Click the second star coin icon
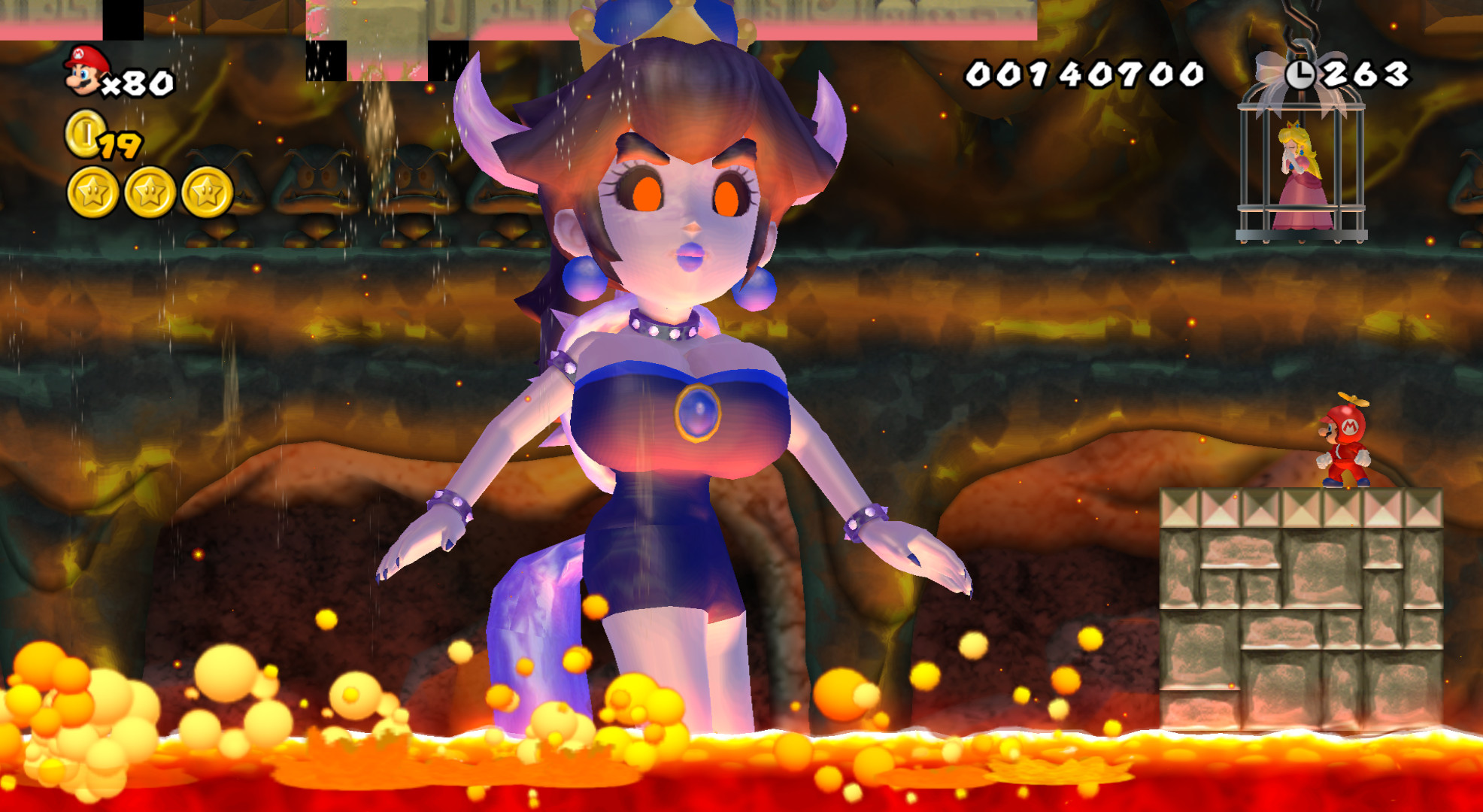Viewport: 1483px width, 812px height. (148, 192)
